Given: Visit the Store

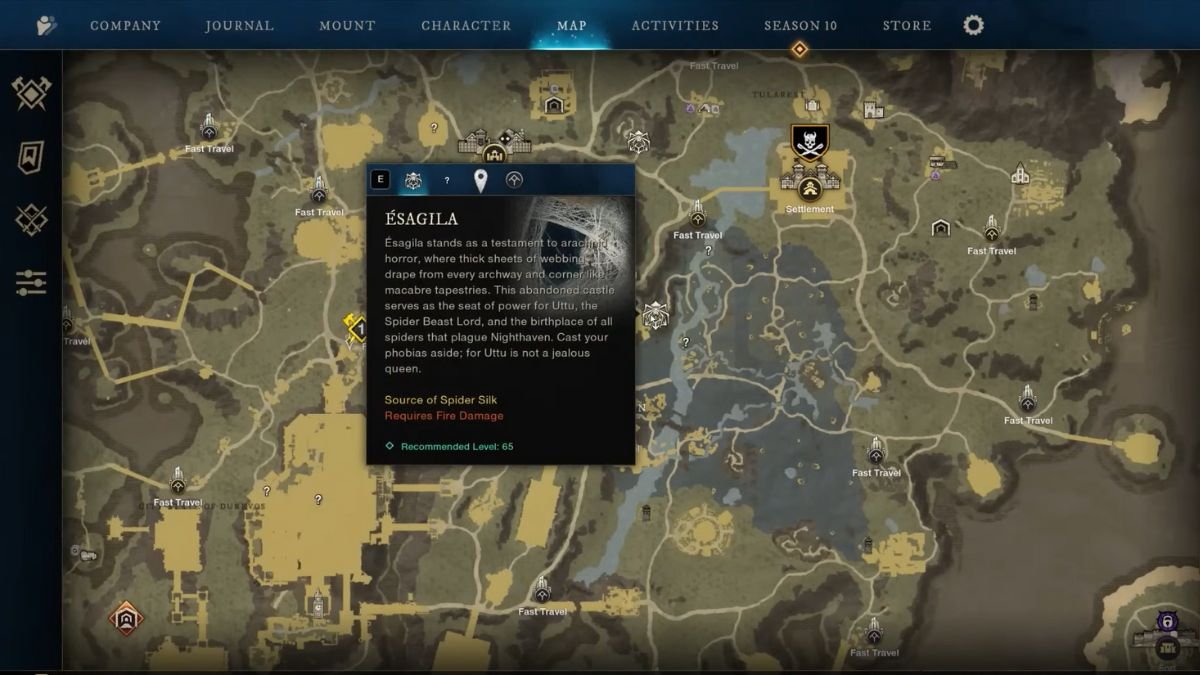Looking at the screenshot, I should tap(907, 25).
